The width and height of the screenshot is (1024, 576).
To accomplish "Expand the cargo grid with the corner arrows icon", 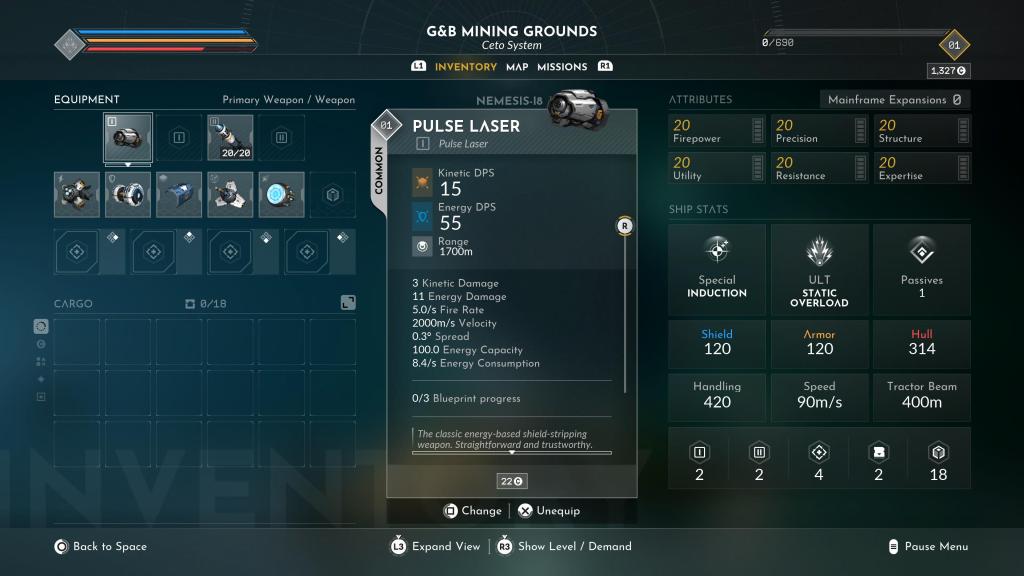I will (347, 302).
